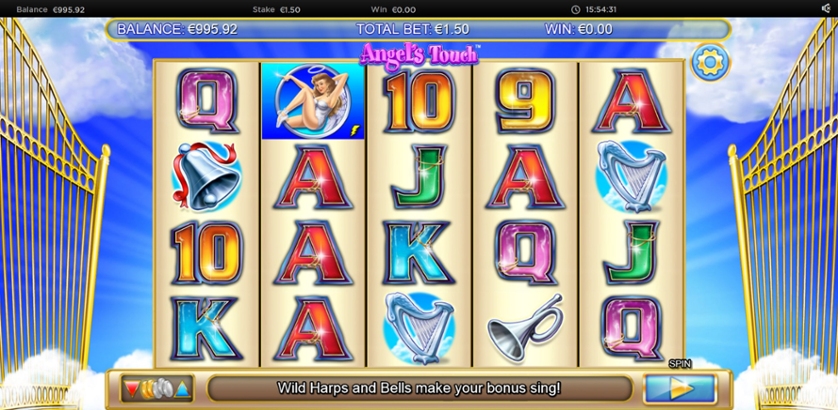Screen dimensions: 838x410
Task: Lower the bet with the red down arrow
Action: pos(131,388)
